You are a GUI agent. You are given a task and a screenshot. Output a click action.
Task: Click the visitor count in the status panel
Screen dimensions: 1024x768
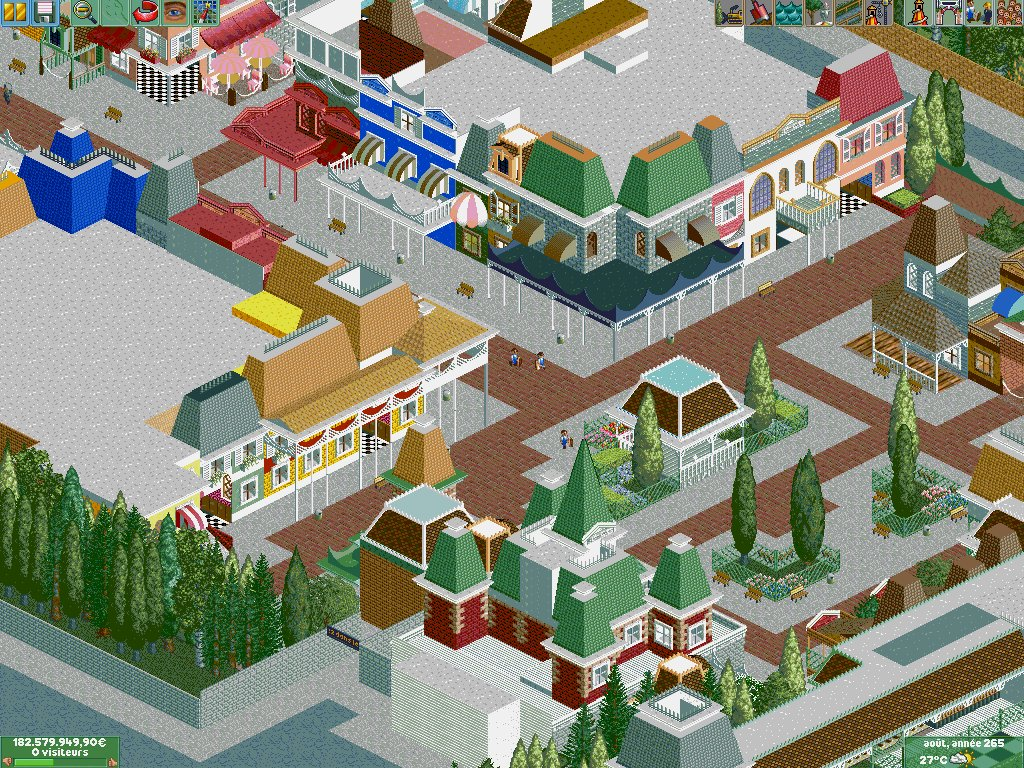tap(60, 753)
